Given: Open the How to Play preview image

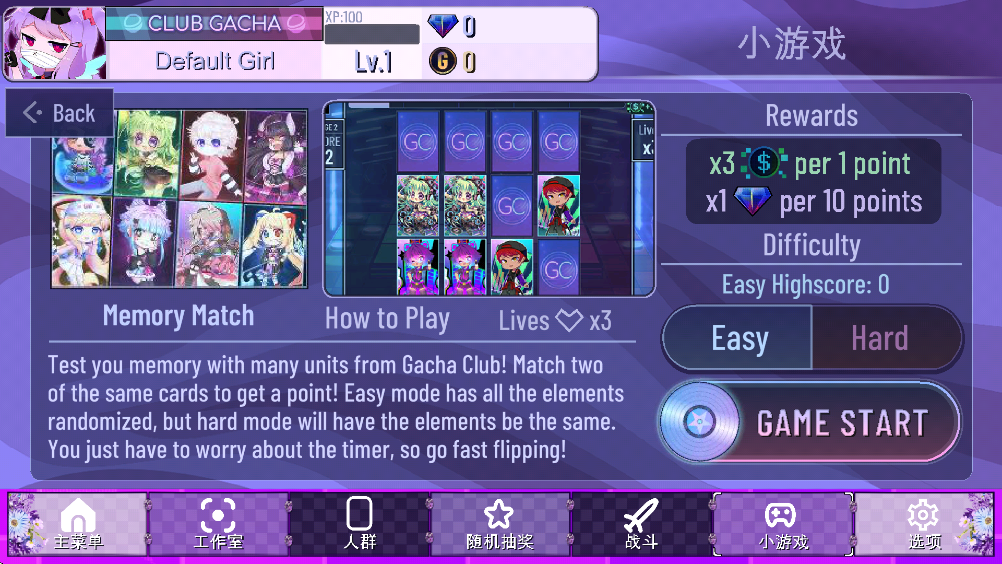Looking at the screenshot, I should pos(489,198).
